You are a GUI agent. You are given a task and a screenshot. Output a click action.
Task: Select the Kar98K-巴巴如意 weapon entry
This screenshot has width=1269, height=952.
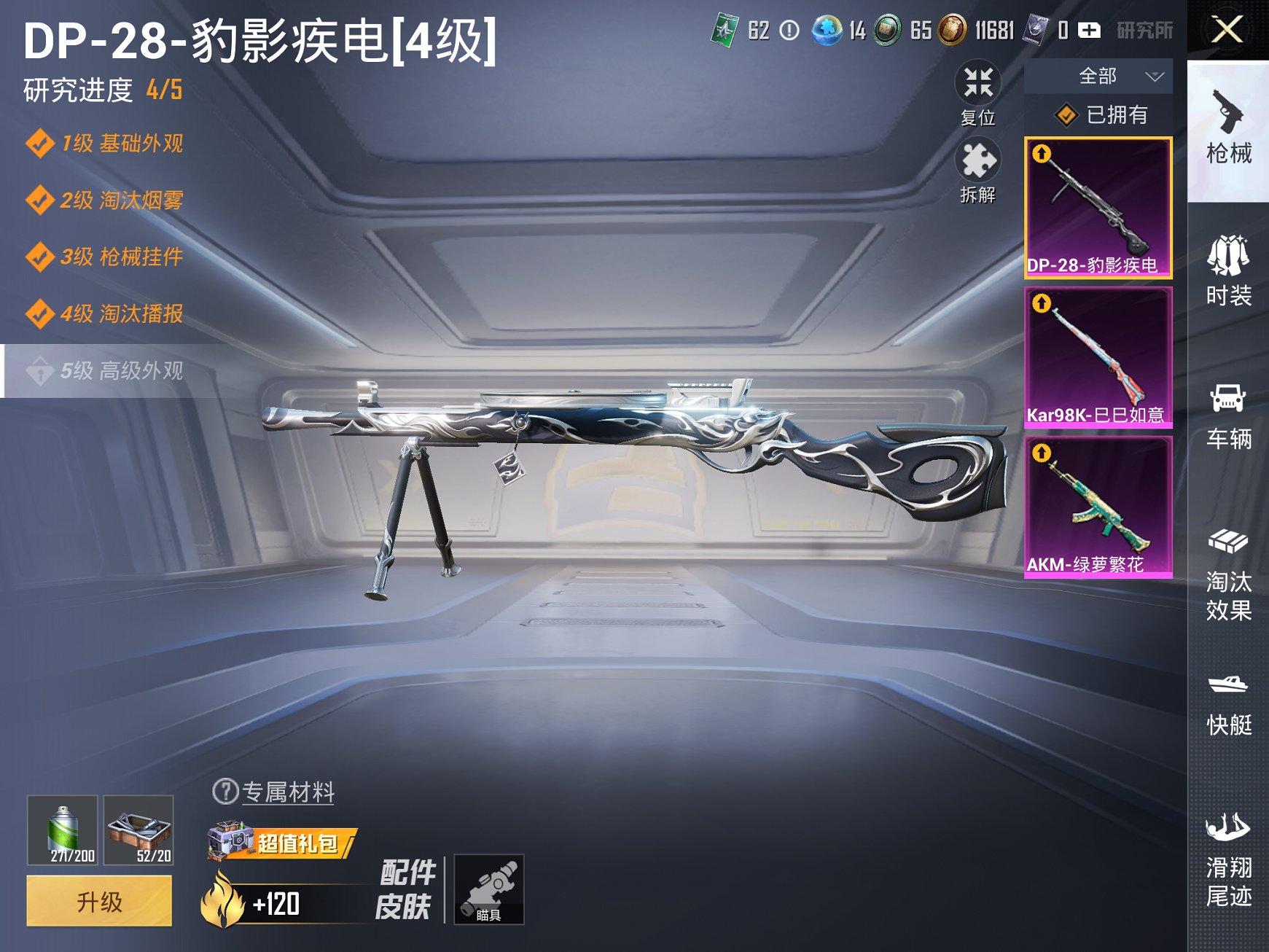(1098, 357)
